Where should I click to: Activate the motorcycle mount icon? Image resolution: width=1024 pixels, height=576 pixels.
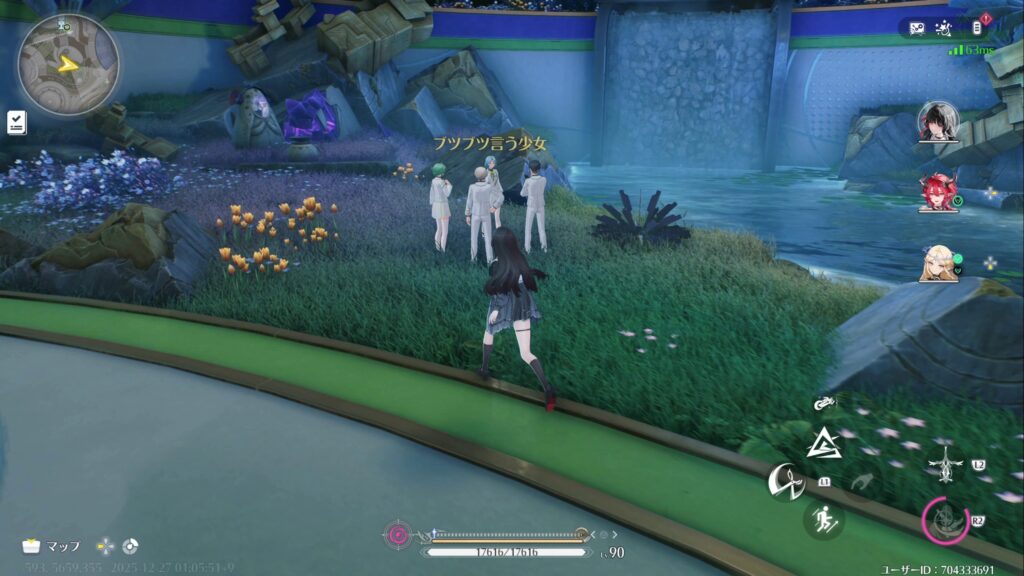(x=824, y=403)
